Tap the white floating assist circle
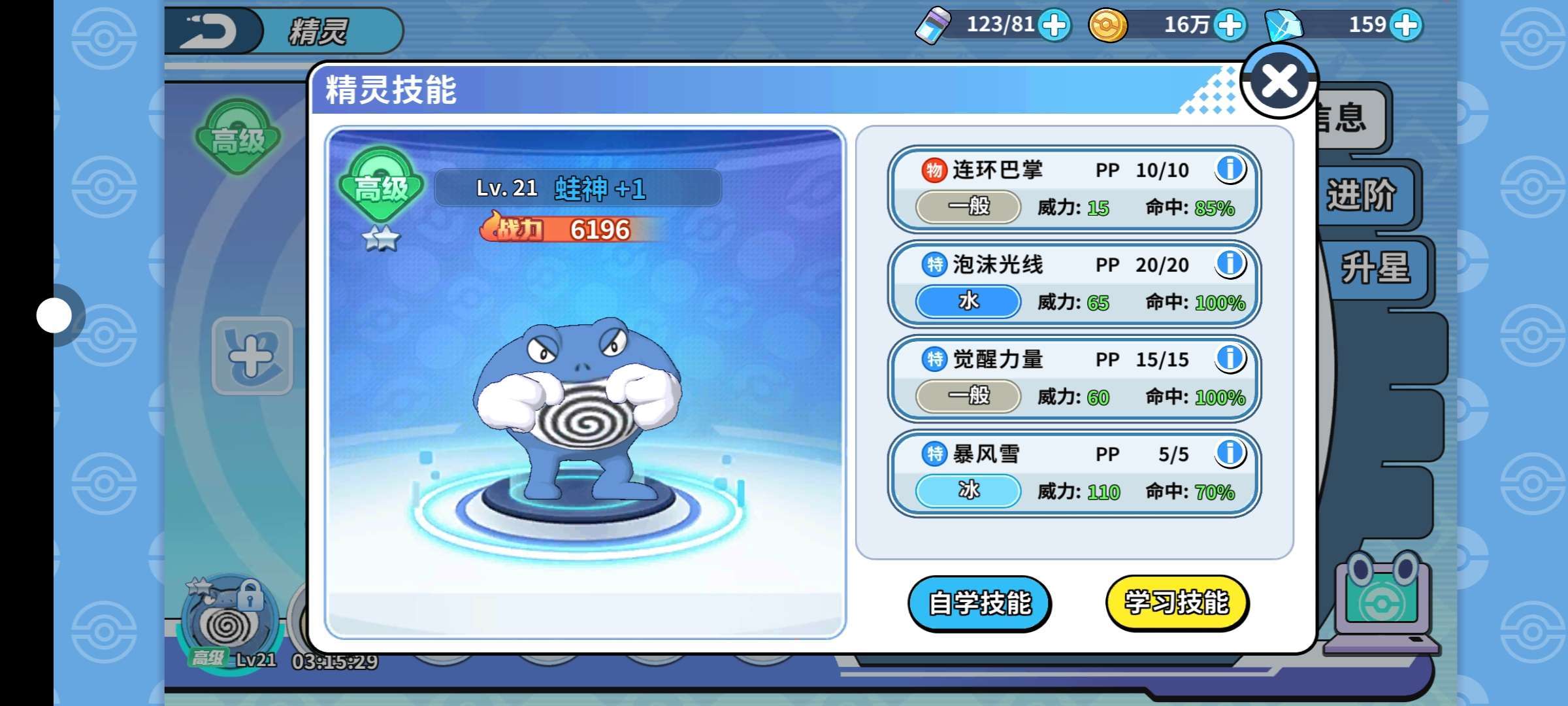 tap(54, 316)
